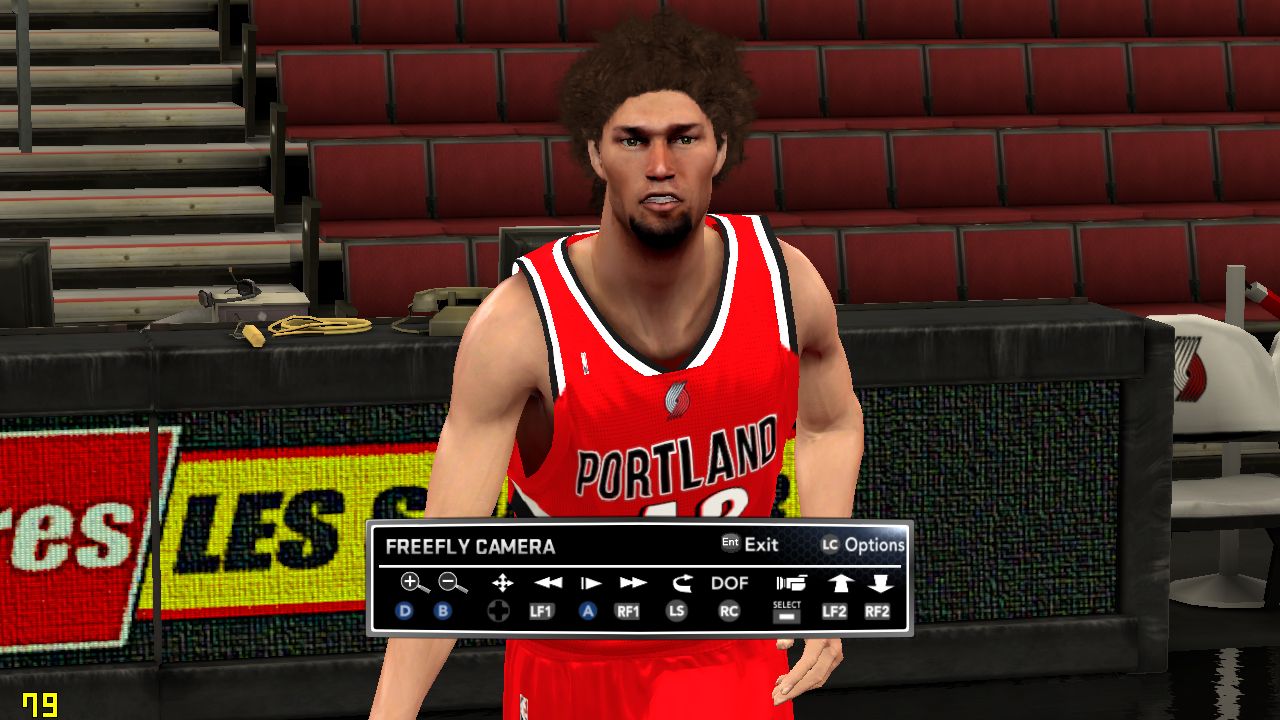
Task: Zoom out with the minus magnifier icon
Action: (452, 583)
